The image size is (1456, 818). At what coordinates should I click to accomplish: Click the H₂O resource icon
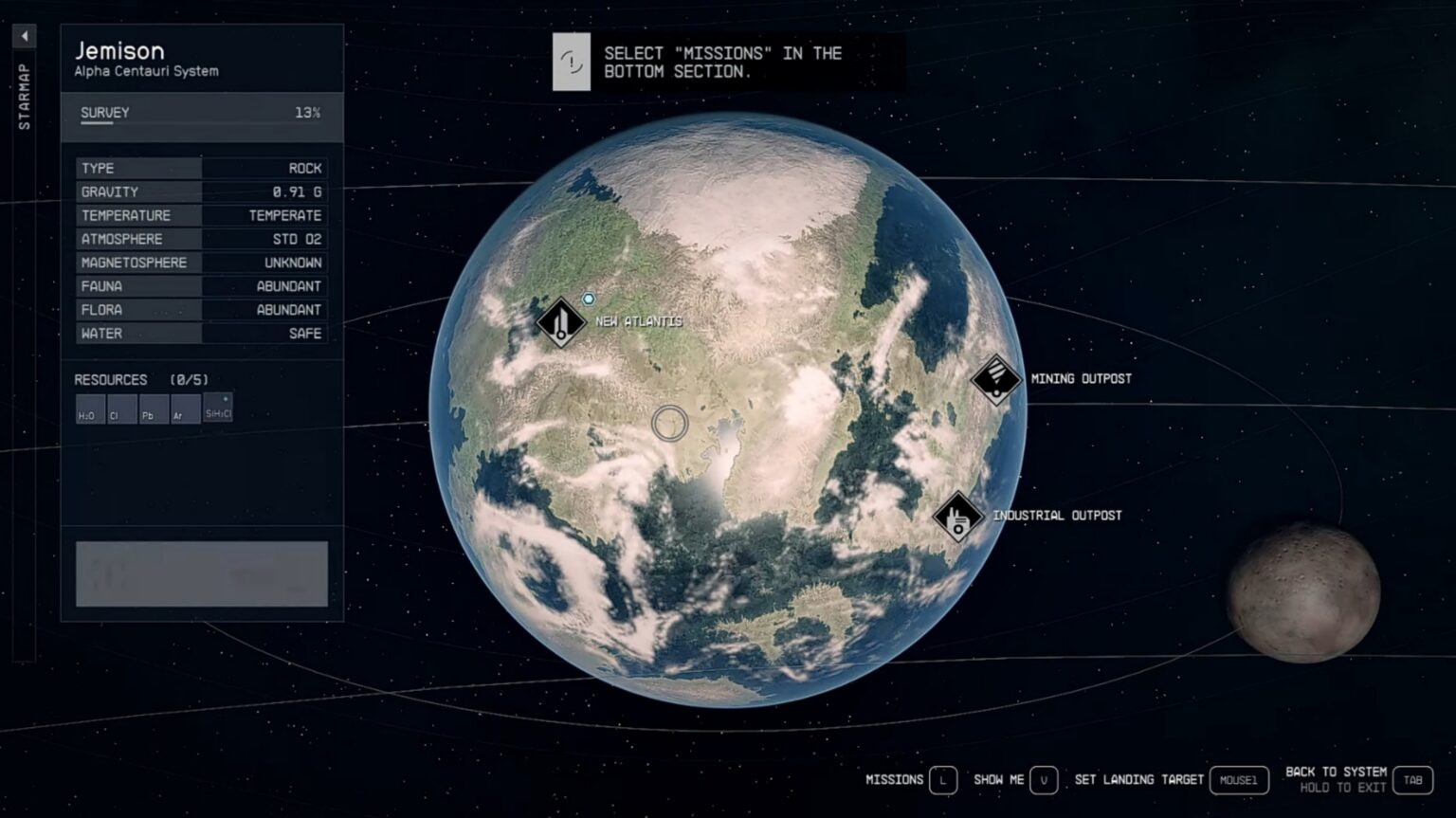coord(88,409)
